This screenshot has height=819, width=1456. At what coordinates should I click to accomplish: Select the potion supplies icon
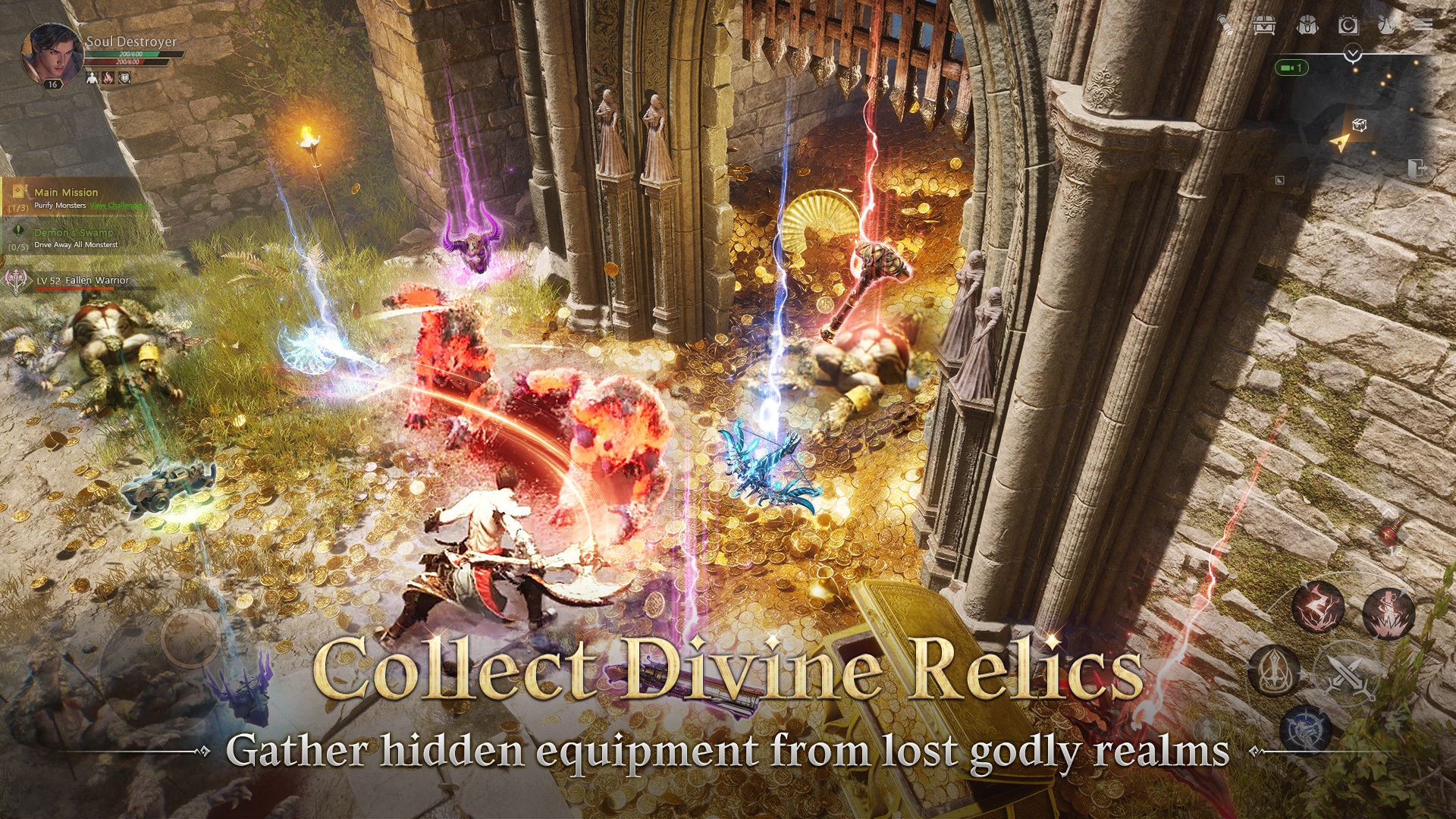click(x=1388, y=25)
